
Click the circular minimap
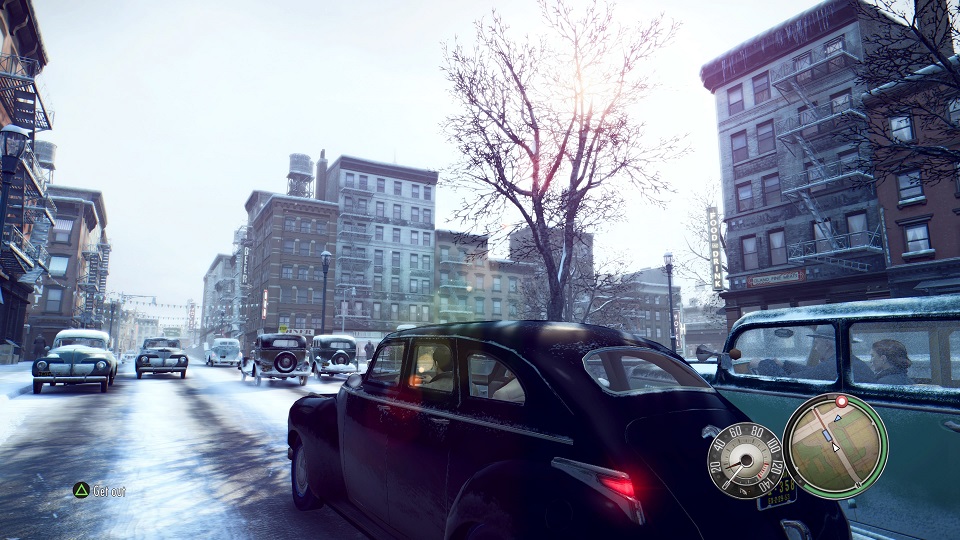pyautogui.click(x=835, y=445)
